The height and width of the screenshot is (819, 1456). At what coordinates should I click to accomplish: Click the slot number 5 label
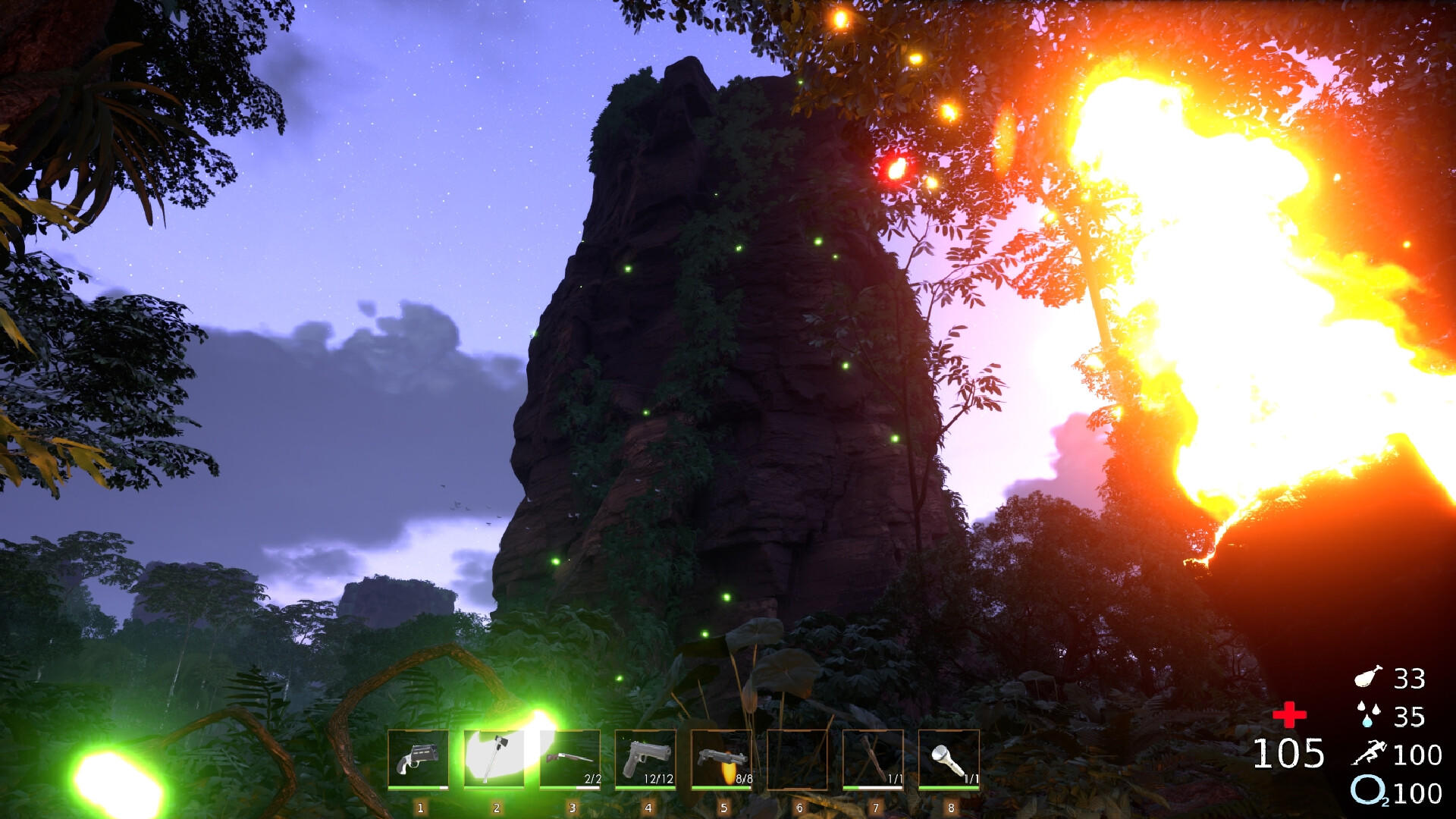point(725,808)
